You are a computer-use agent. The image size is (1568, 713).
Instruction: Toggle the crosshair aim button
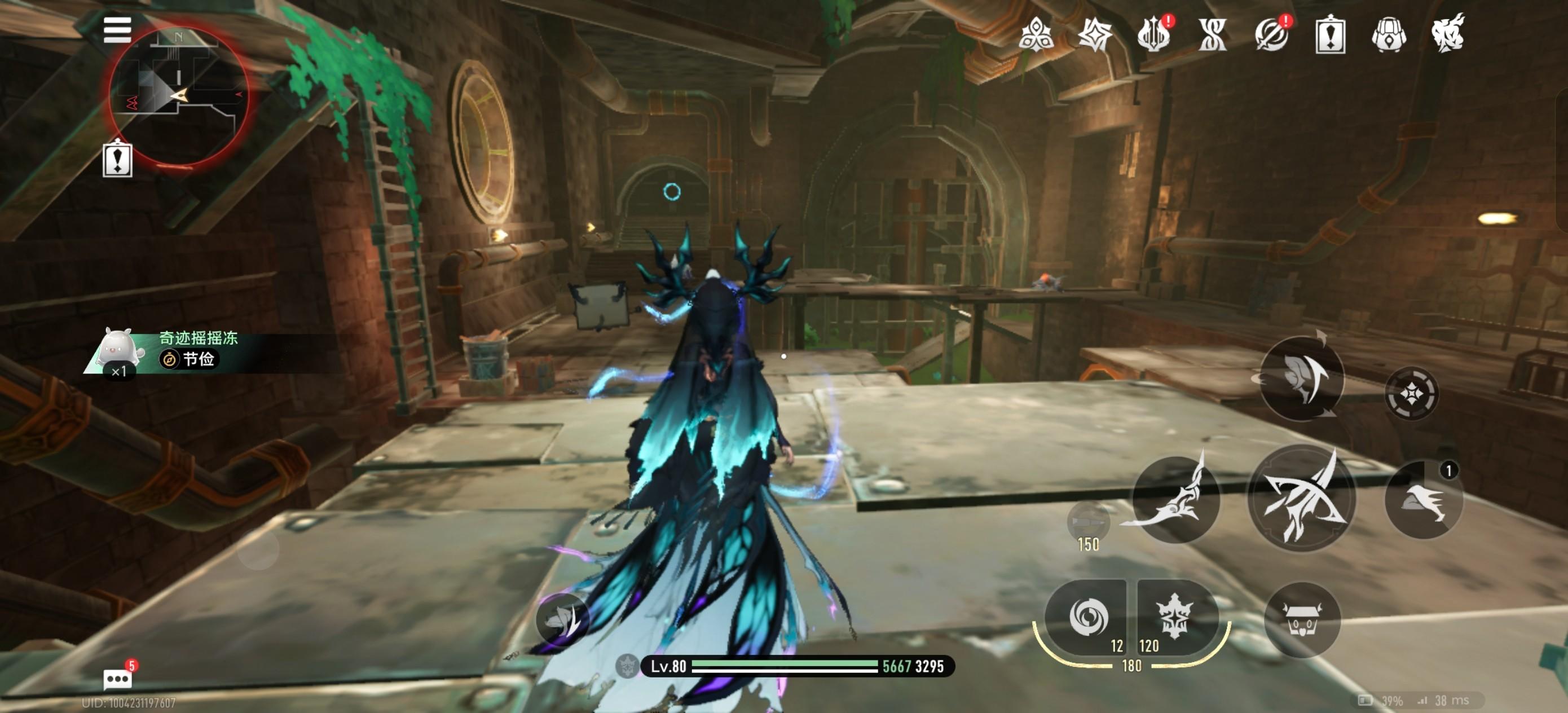click(1411, 394)
